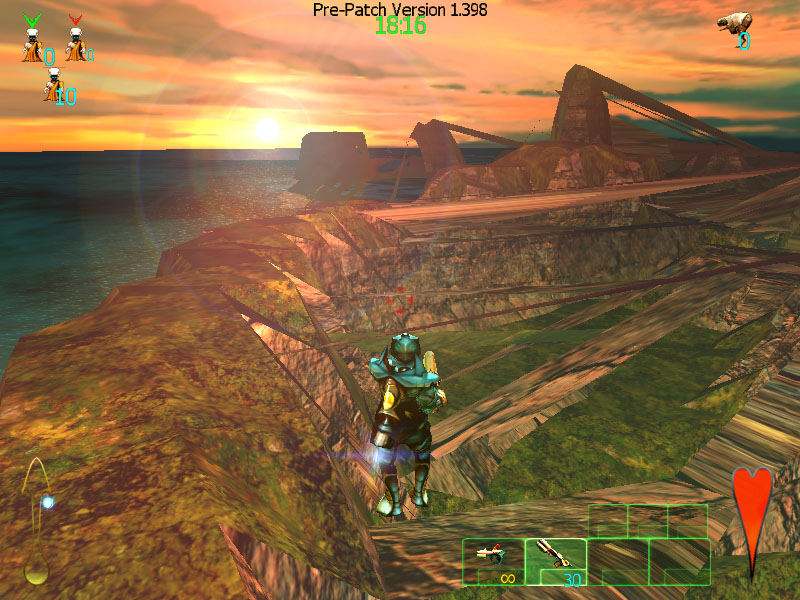
Task: Select the infinite-ammo pistol weapon slot
Action: pyautogui.click(x=493, y=561)
